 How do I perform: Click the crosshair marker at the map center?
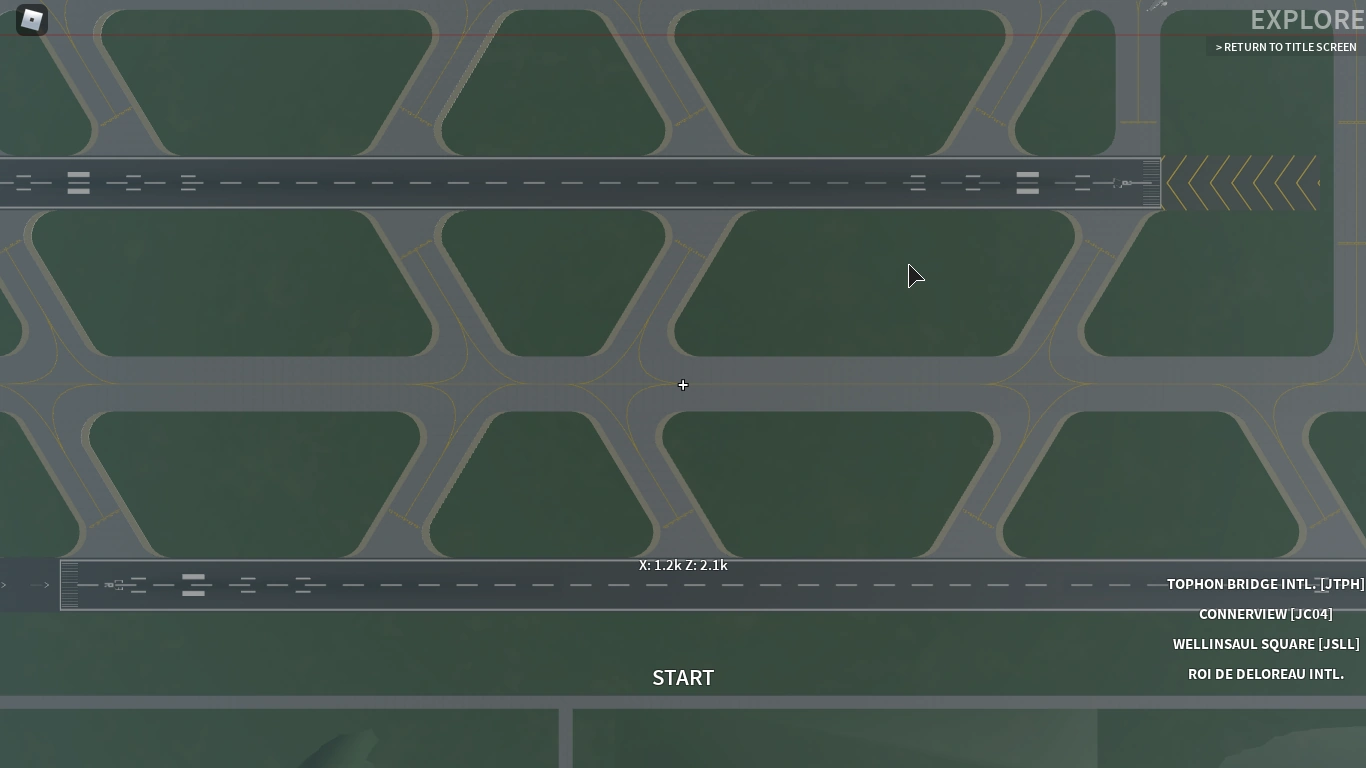683,385
